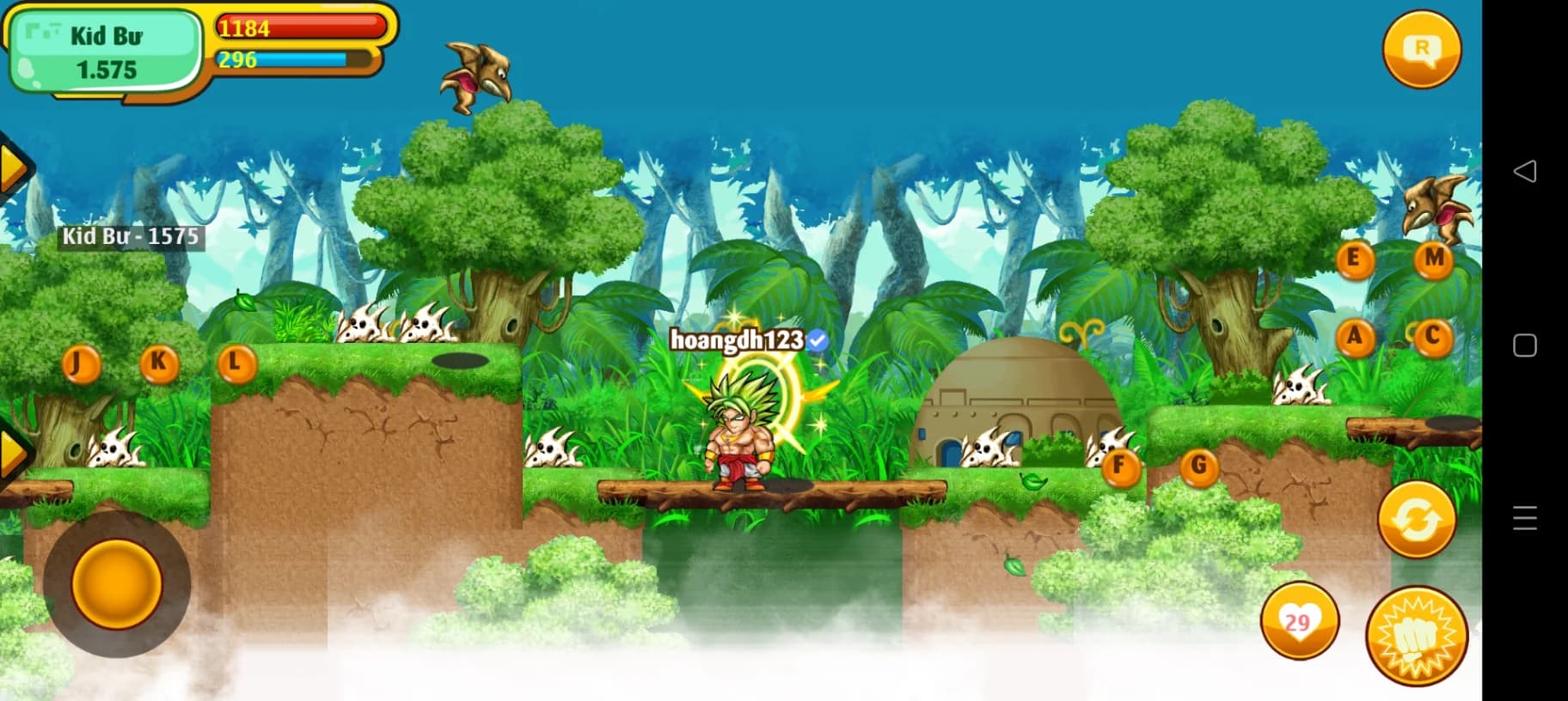Tap the Android home square button
The width and height of the screenshot is (1568, 701).
point(1524,345)
